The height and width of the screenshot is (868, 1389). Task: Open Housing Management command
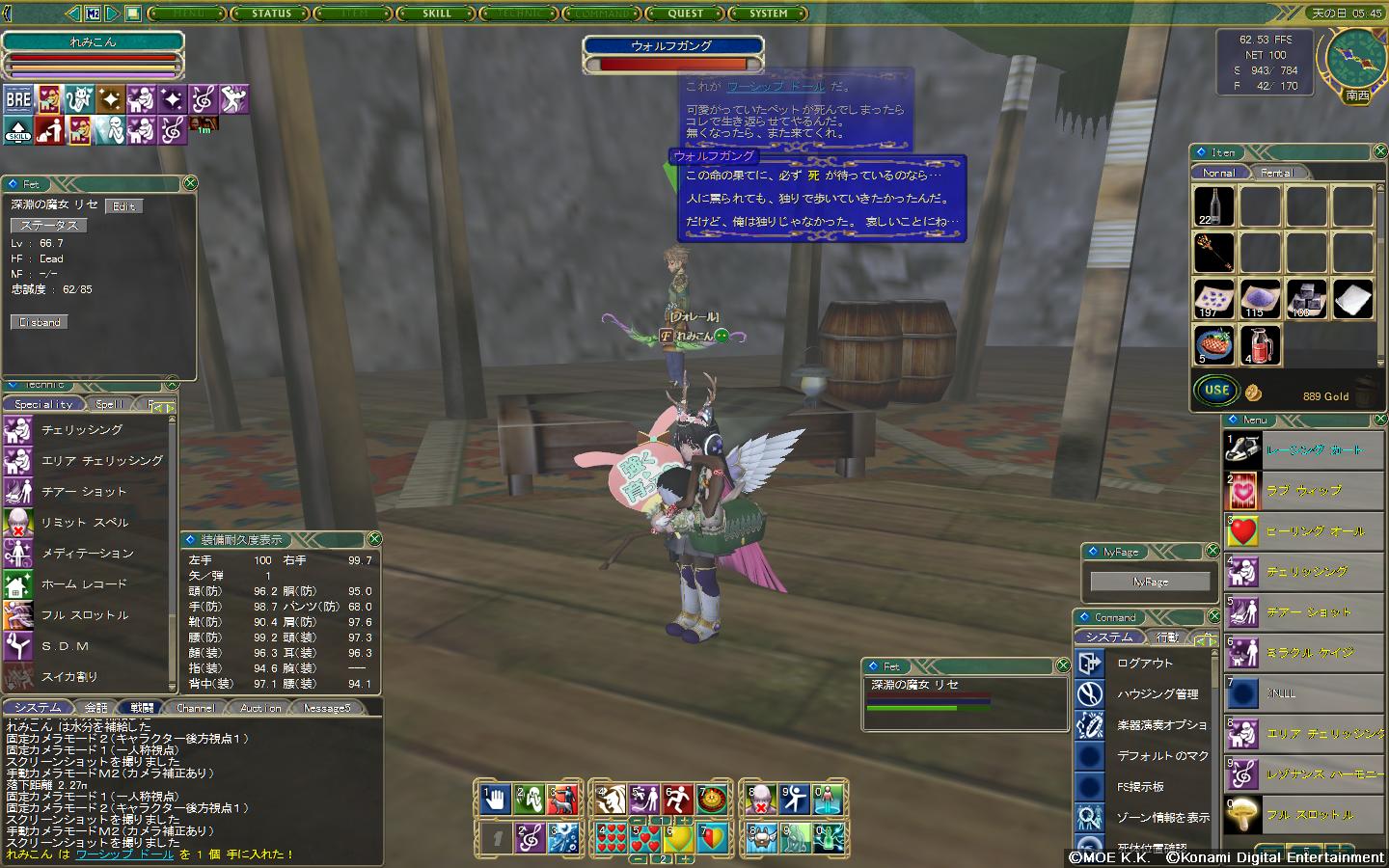coord(1157,694)
